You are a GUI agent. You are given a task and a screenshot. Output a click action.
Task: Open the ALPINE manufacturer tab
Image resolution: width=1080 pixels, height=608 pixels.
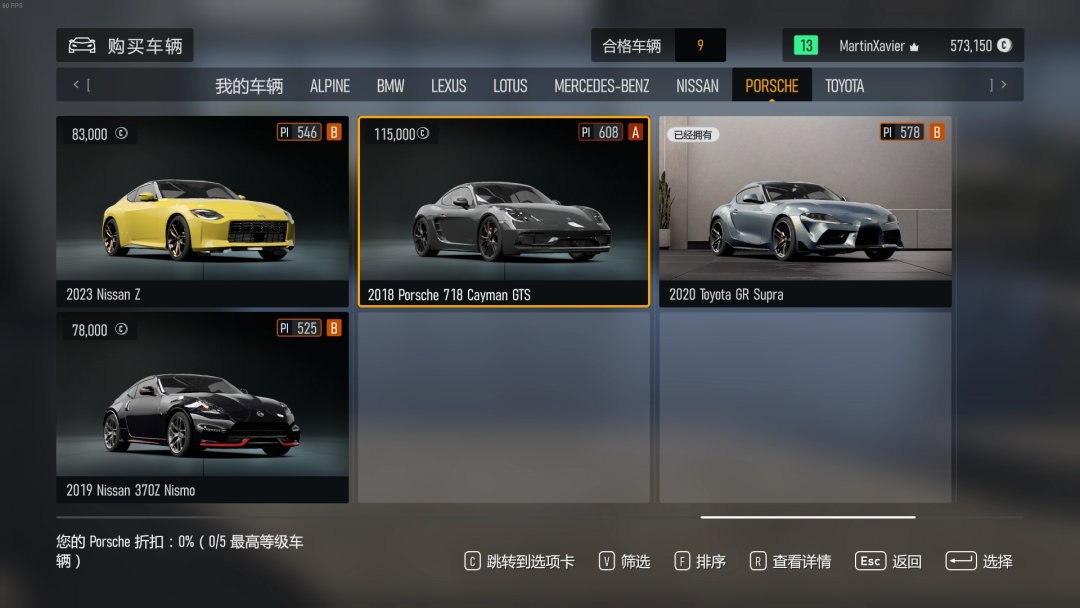coord(330,86)
